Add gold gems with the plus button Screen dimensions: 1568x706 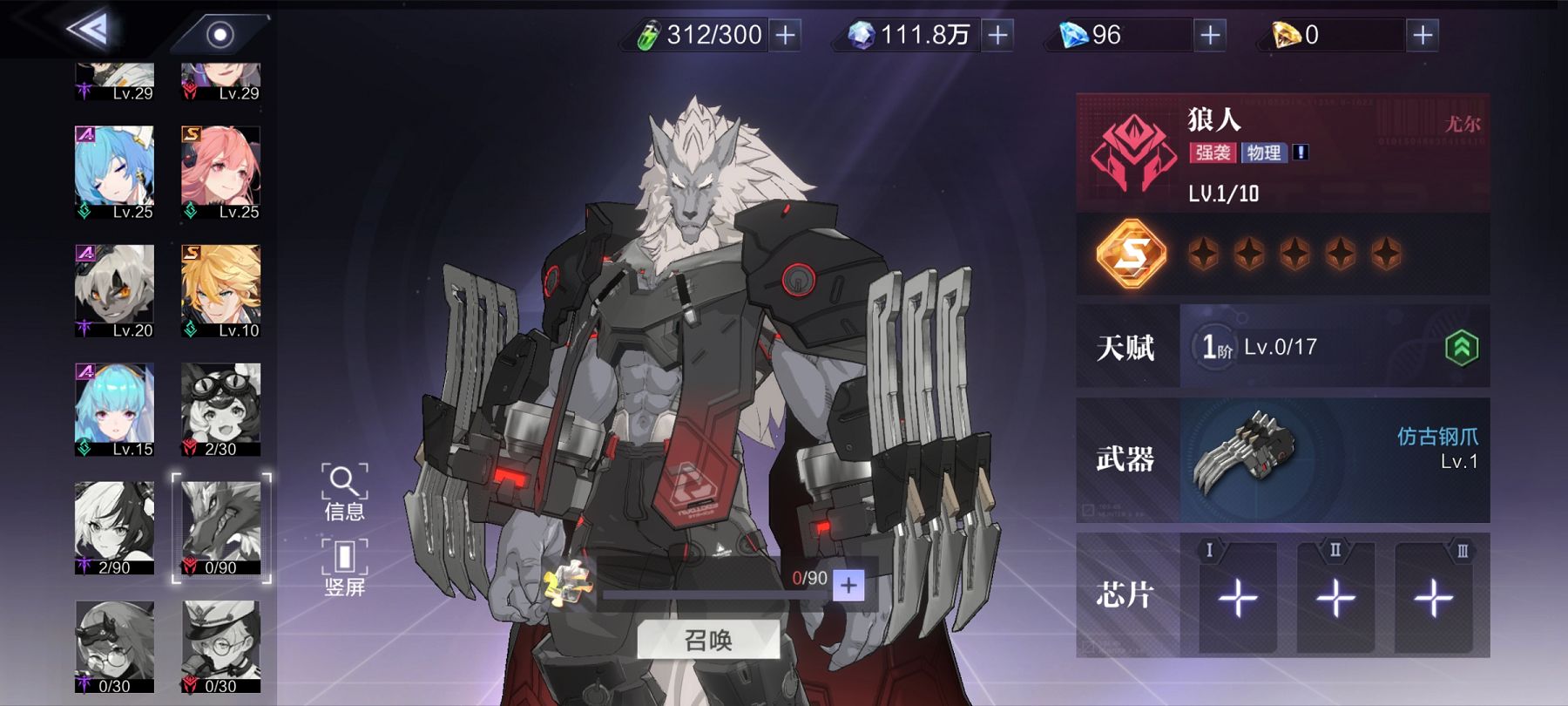pyautogui.click(x=1423, y=35)
